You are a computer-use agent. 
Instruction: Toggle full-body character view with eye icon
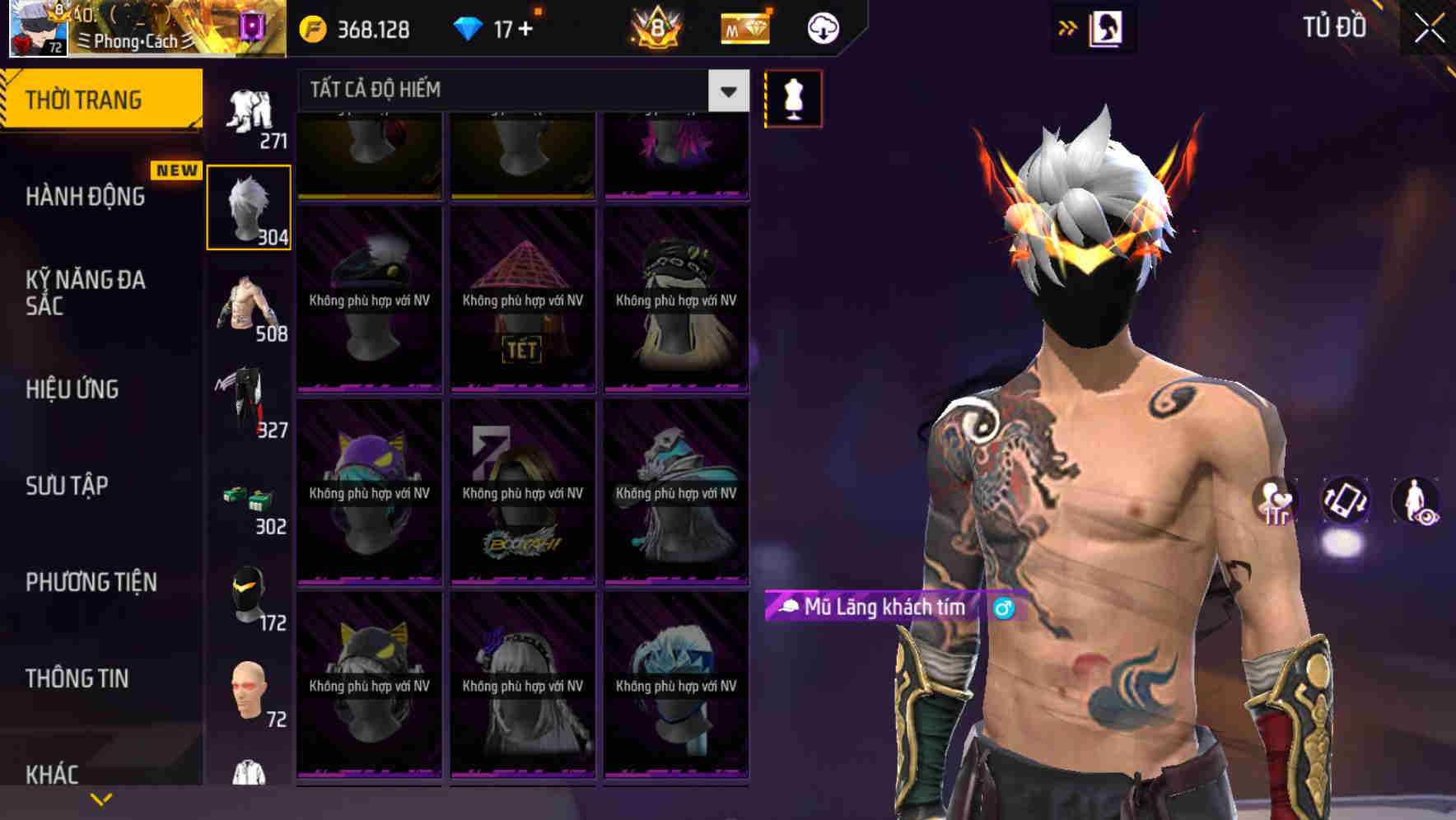pos(1414,502)
